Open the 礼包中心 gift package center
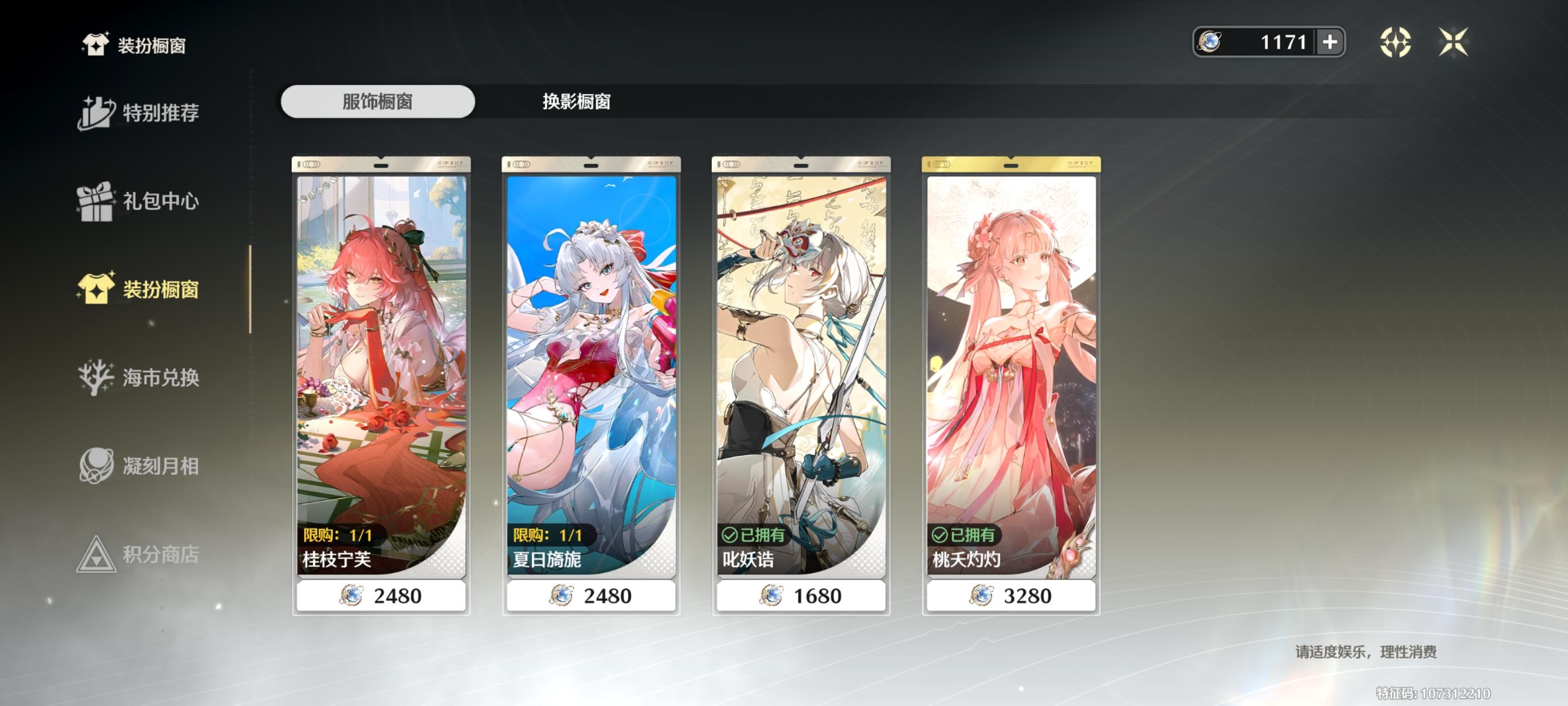This screenshot has height=706, width=1568. (140, 201)
